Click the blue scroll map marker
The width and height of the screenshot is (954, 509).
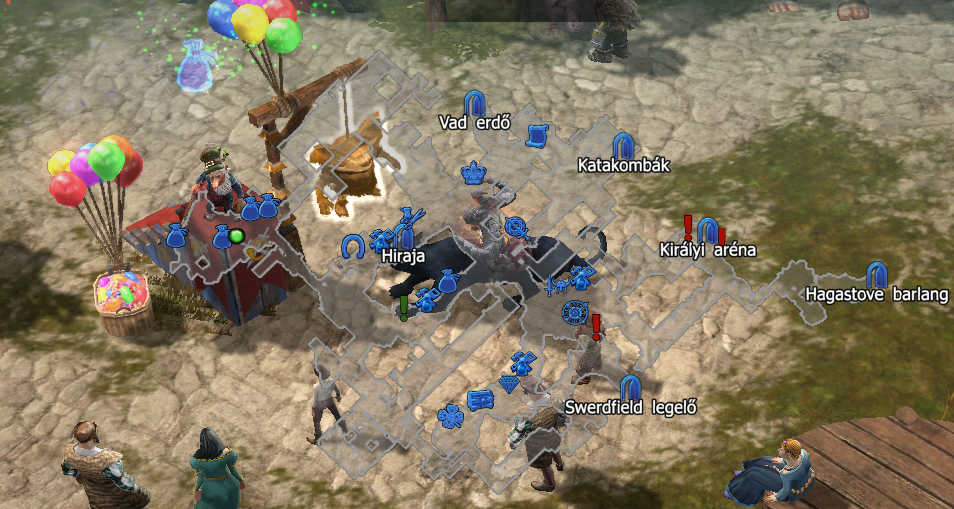coord(537,134)
